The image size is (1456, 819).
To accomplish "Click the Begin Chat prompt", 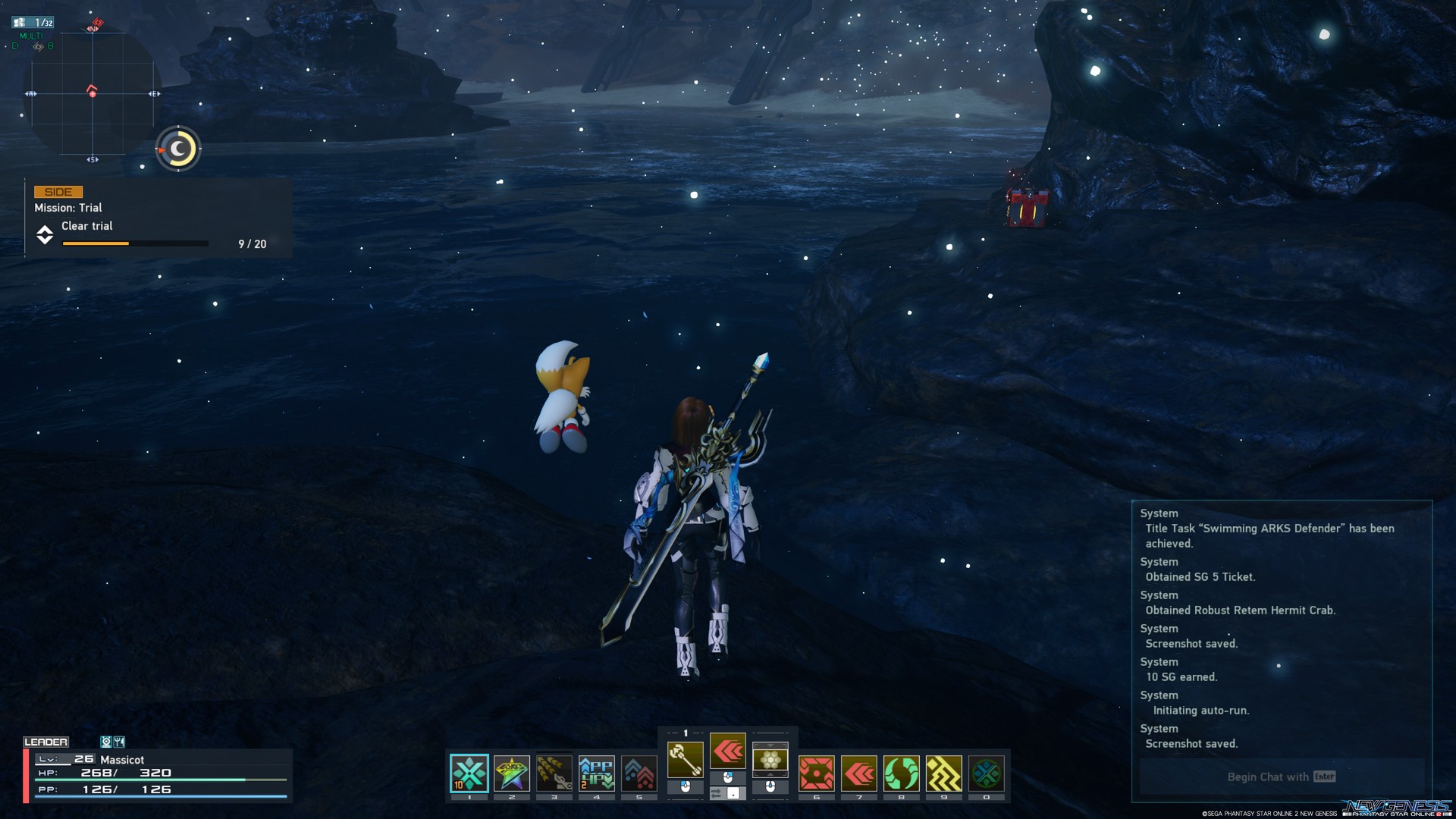I will coord(1280,777).
